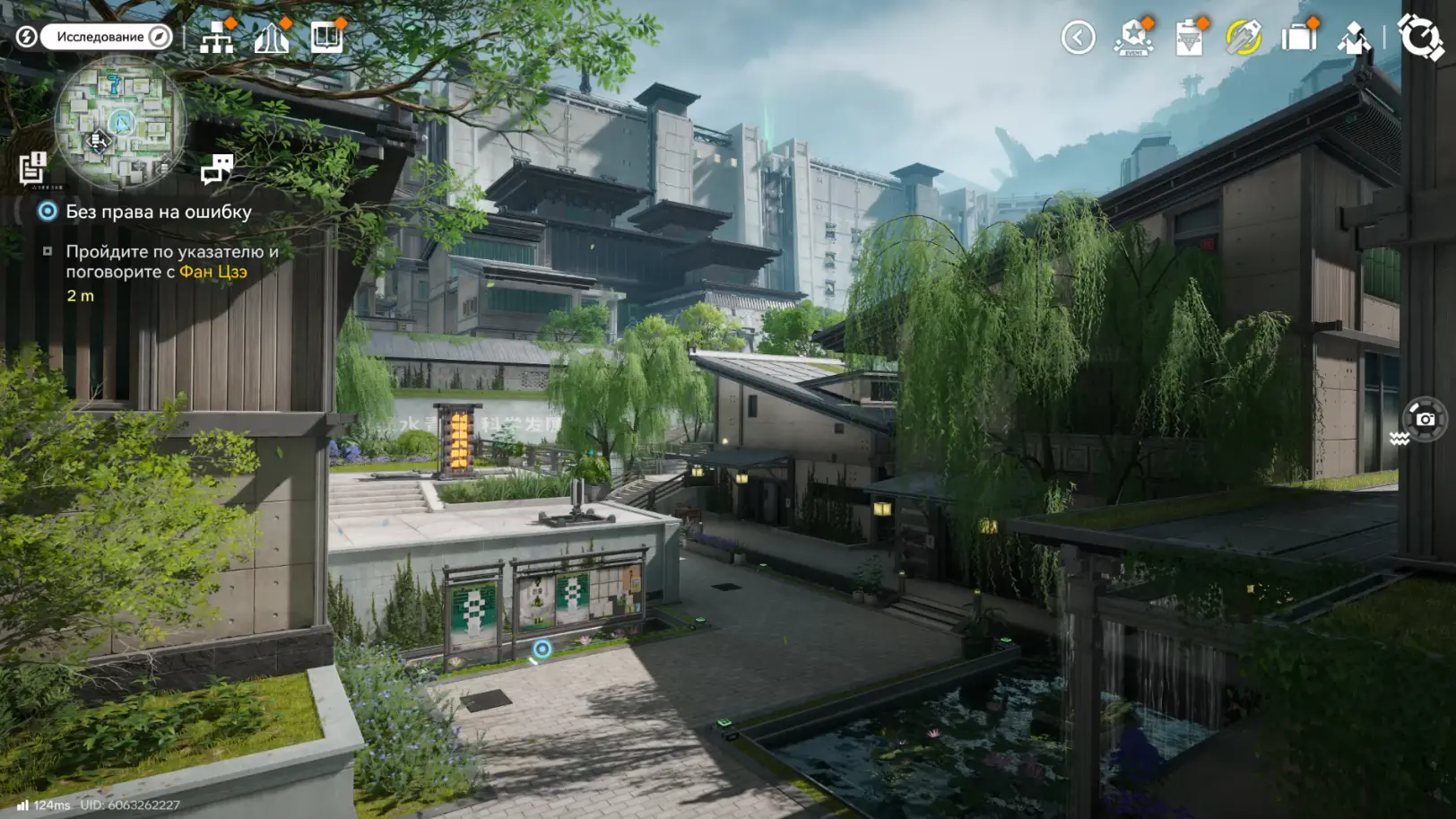Open the mission log with exclamation mark
This screenshot has height=819, width=1456.
click(x=33, y=168)
